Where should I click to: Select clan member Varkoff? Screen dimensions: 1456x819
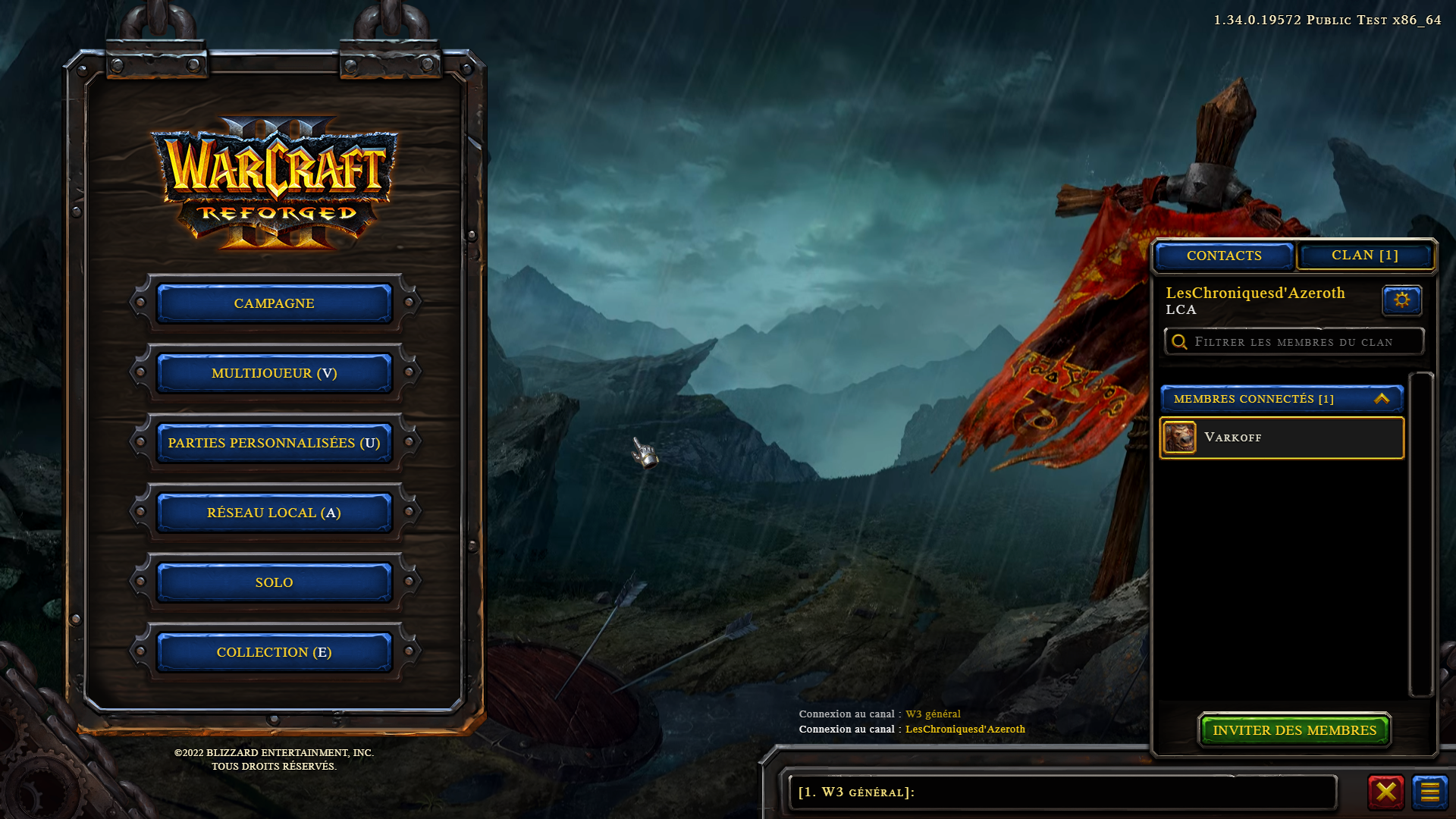1281,438
